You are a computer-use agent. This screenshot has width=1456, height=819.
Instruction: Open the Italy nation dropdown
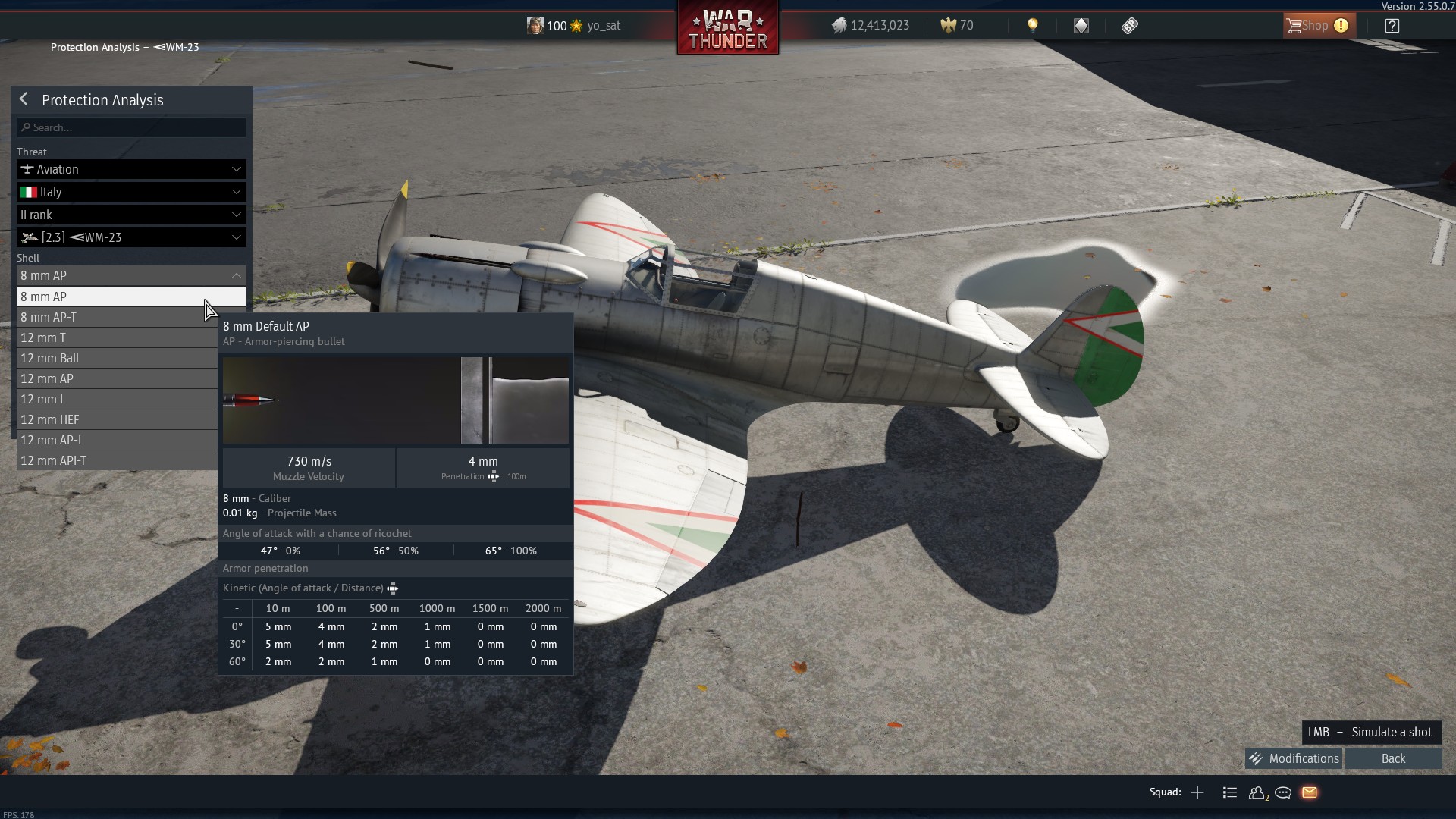(131, 192)
